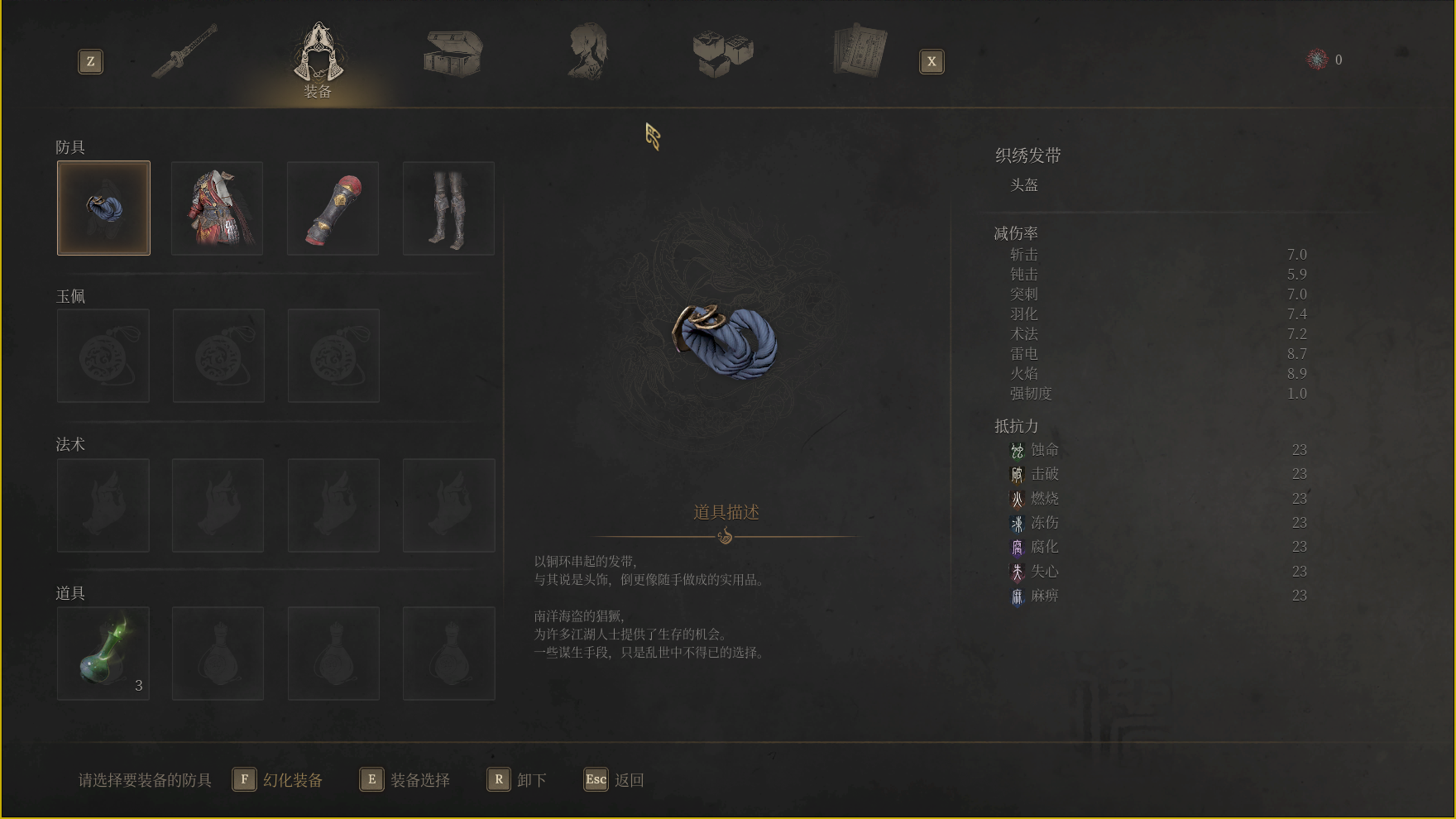Viewport: 1456px width, 819px height.
Task: Select the red chest armor slot
Action: [218, 208]
